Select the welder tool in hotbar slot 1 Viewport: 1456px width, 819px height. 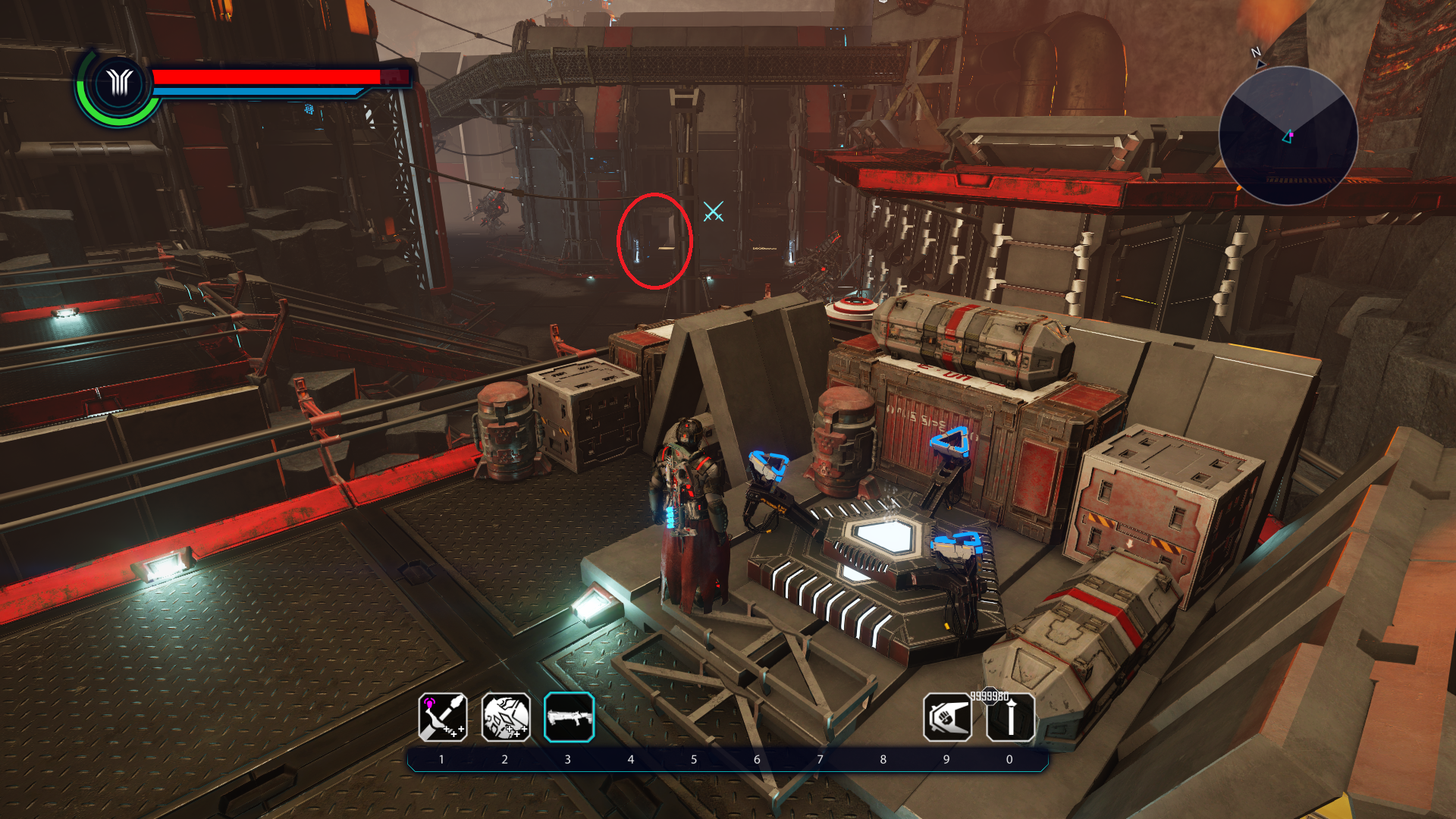[x=442, y=717]
